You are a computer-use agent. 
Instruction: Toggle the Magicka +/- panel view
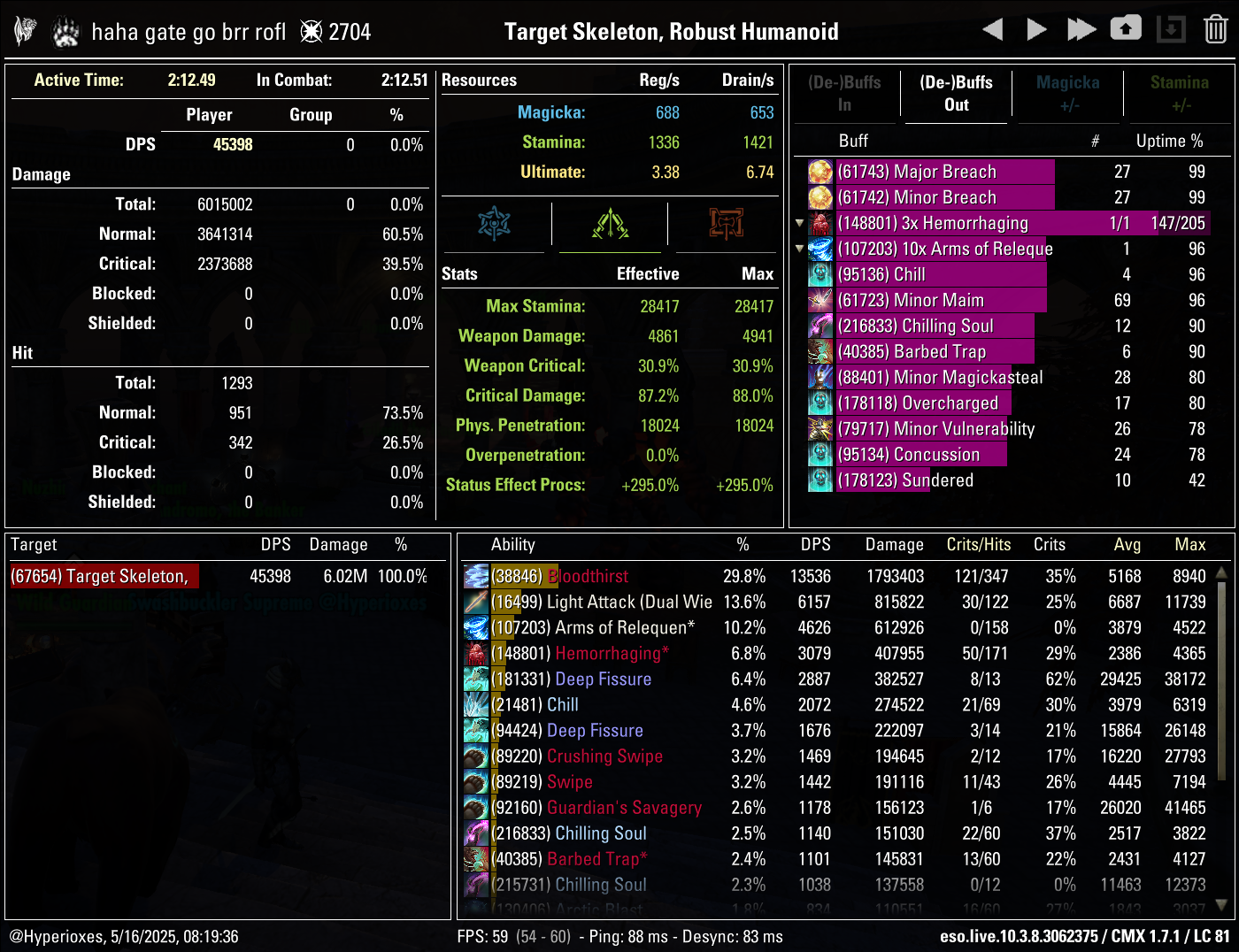point(1068,94)
